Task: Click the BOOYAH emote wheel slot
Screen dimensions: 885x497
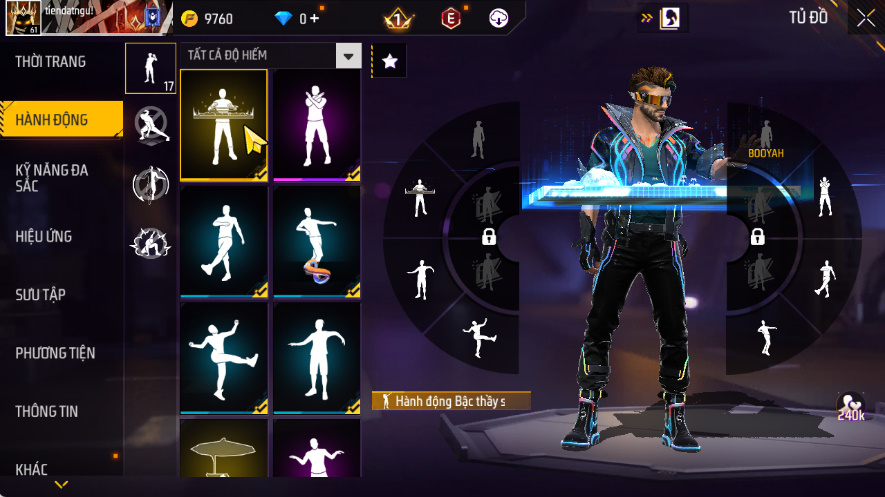Action: pyautogui.click(x=765, y=138)
